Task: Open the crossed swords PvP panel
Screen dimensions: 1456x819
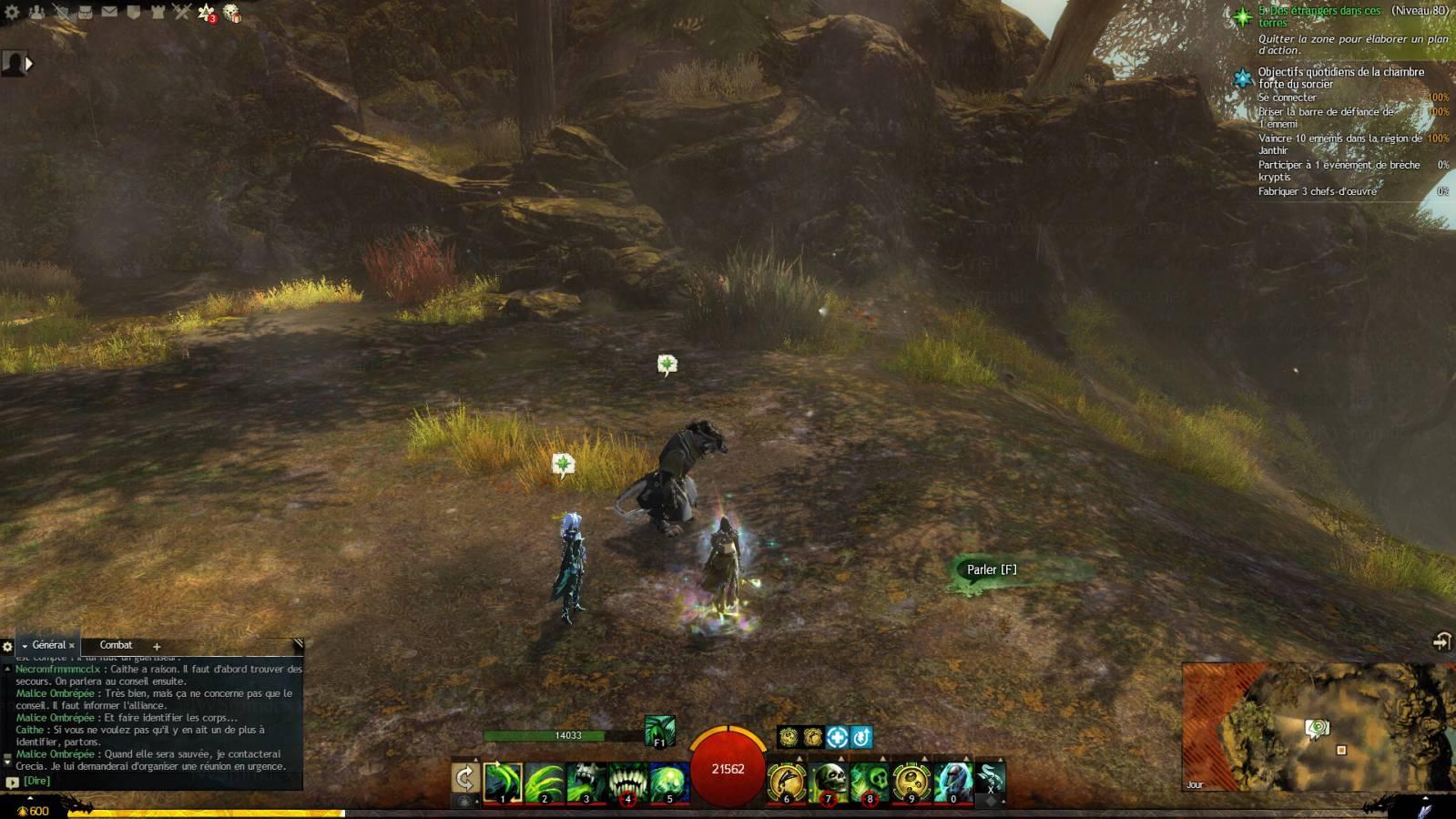Action: point(182,12)
